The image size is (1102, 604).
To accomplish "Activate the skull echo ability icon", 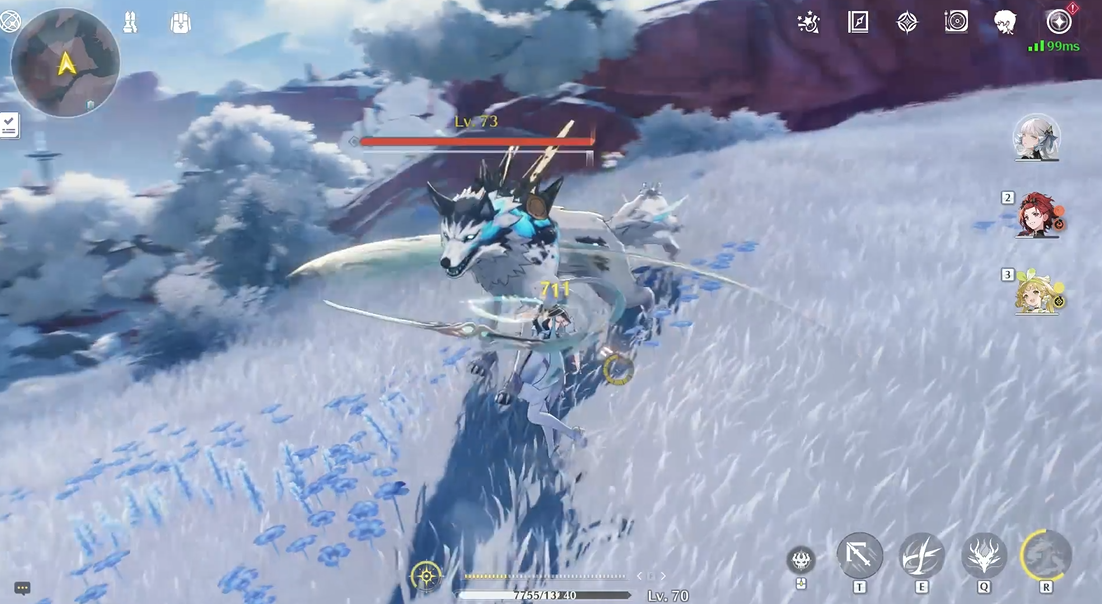I will (801, 560).
